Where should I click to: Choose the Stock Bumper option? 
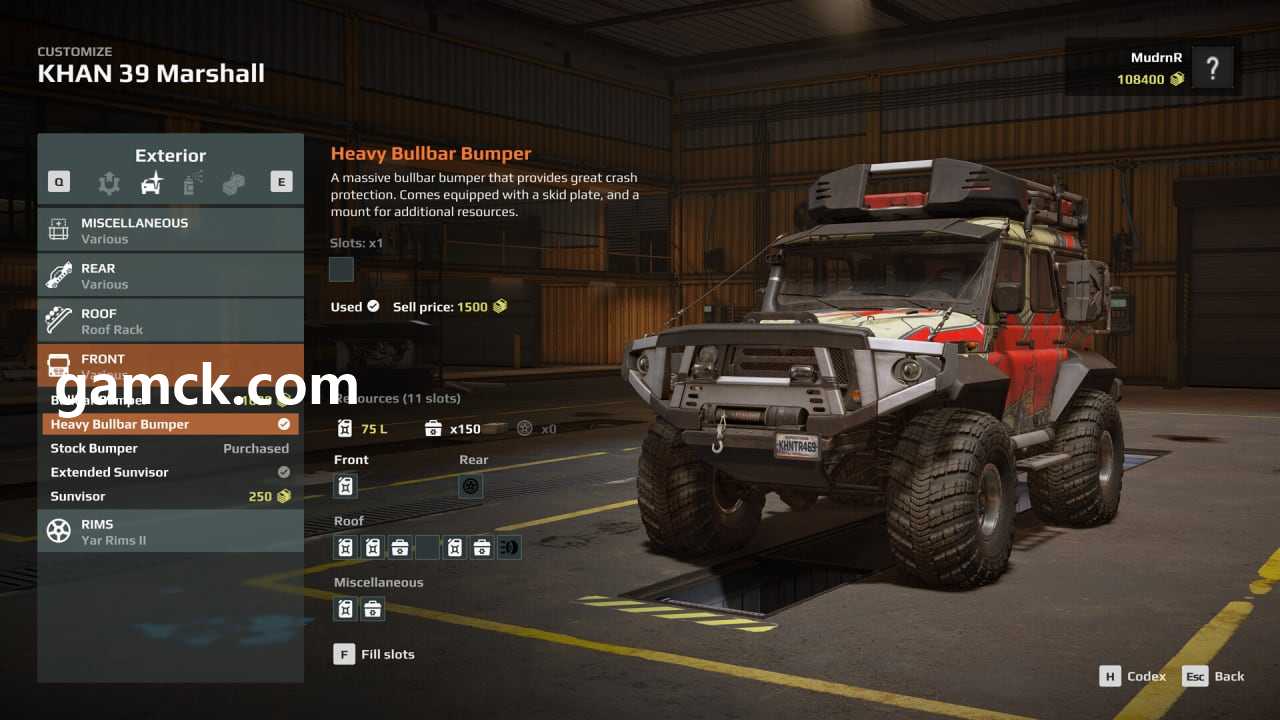click(170, 448)
